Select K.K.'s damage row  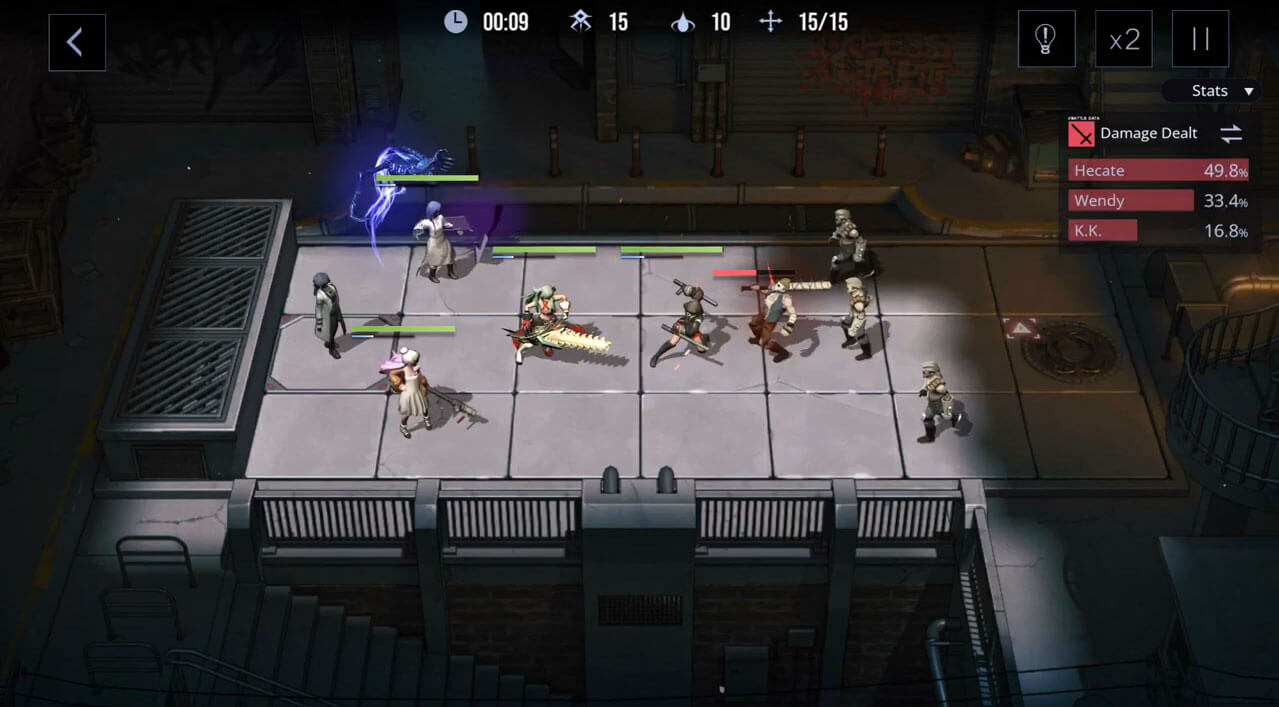pyautogui.click(x=1158, y=231)
